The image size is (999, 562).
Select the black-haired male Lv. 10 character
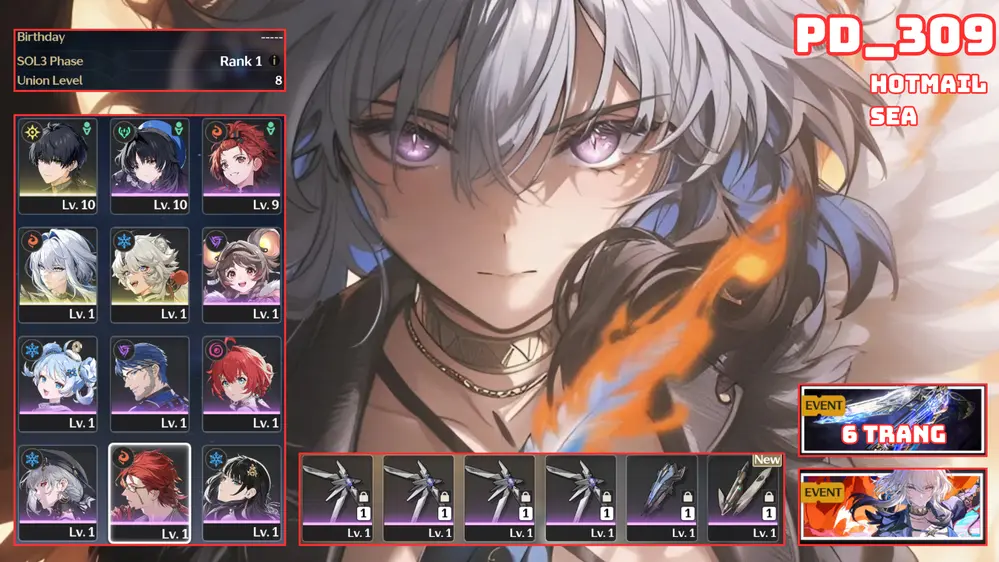[x=59, y=166]
